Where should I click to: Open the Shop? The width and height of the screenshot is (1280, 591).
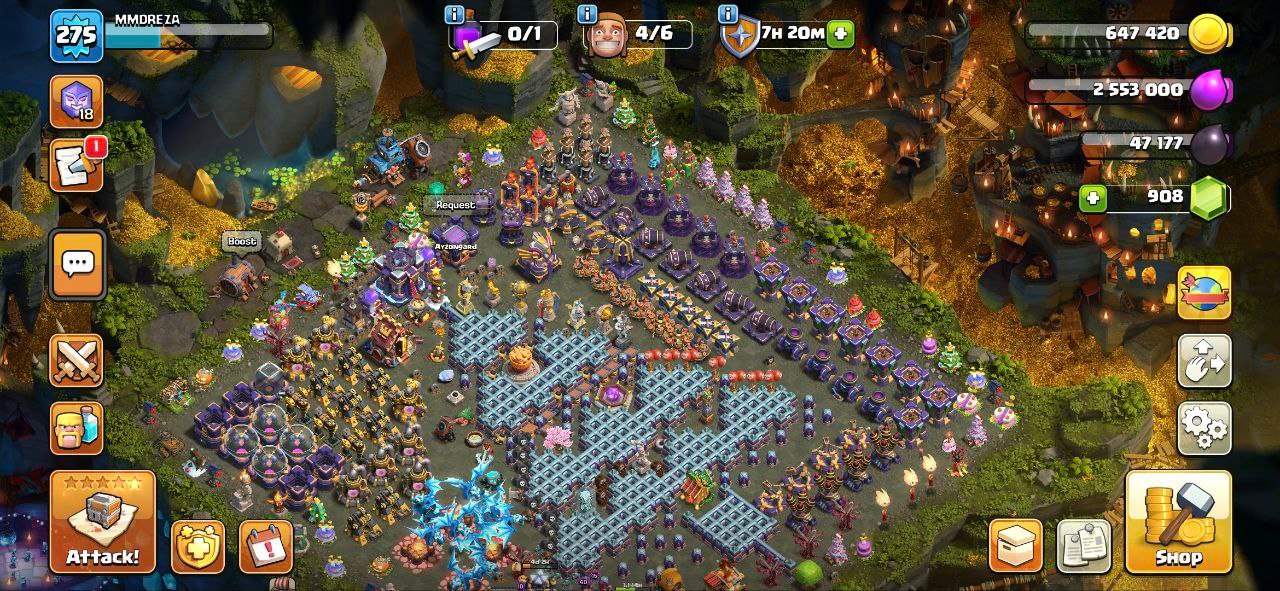click(x=1178, y=522)
